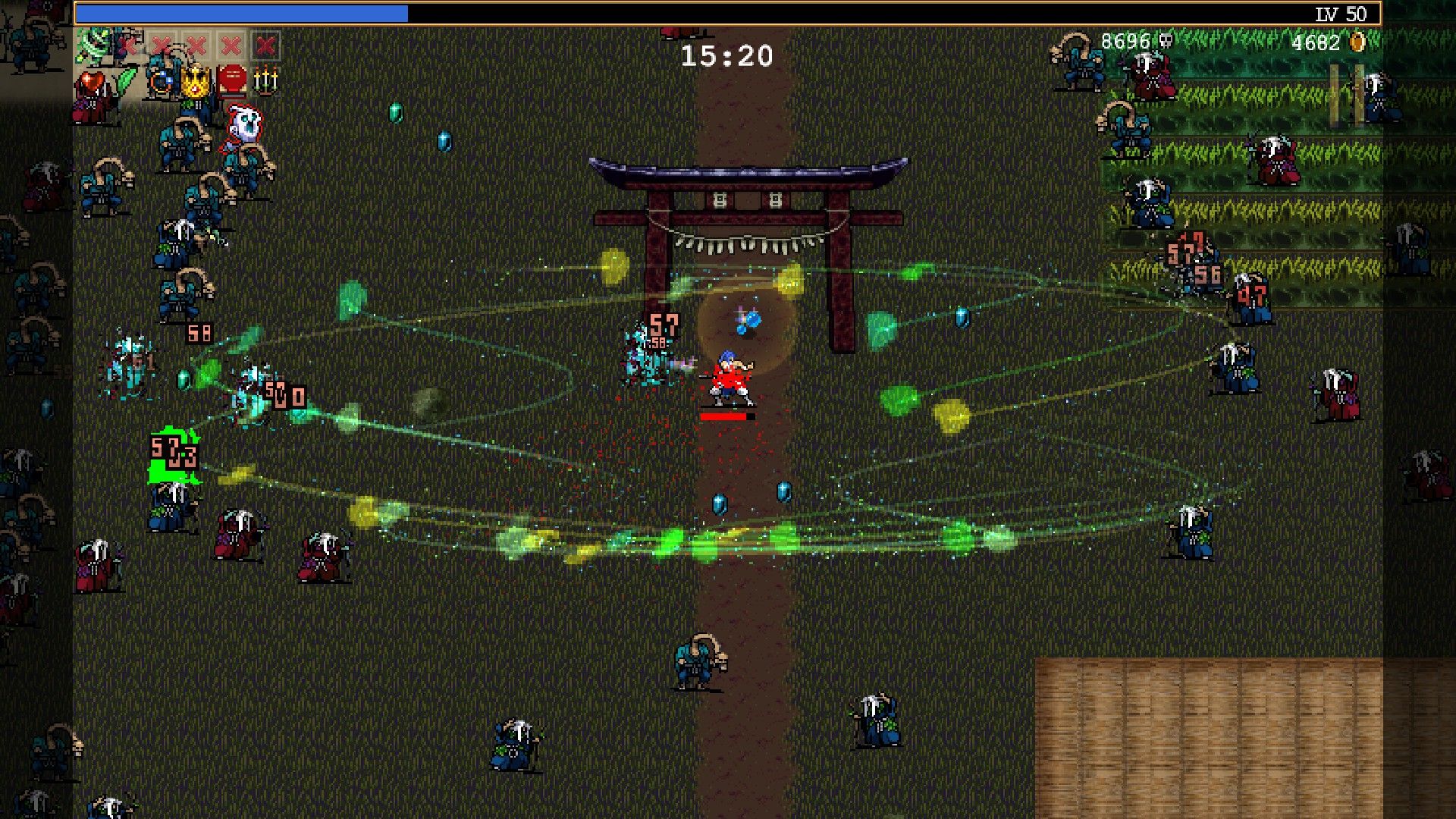Click the green leaf item icon
Screen dimensions: 1456x819
[x=126, y=77]
